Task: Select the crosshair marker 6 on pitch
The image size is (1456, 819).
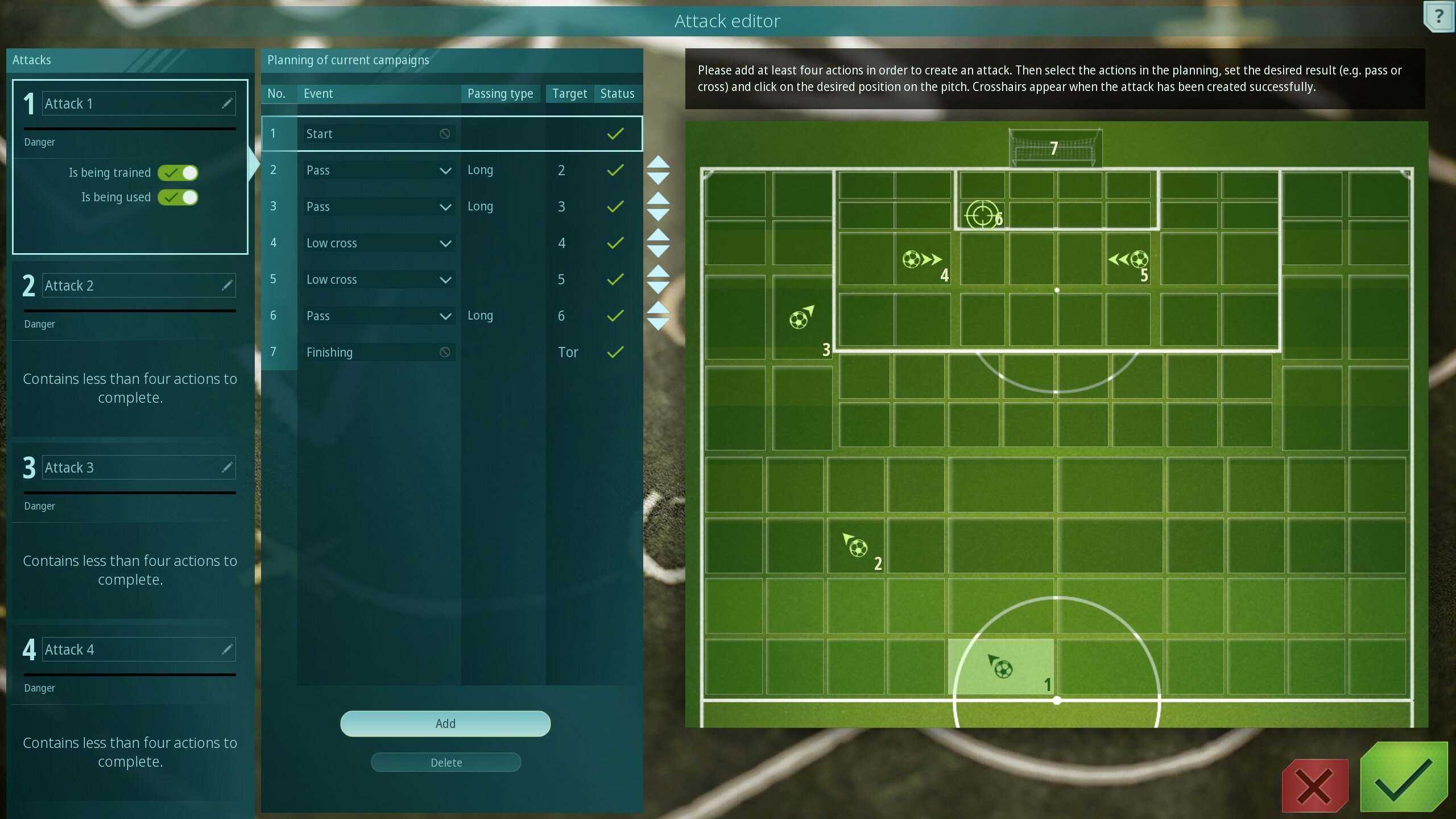Action: coord(982,215)
